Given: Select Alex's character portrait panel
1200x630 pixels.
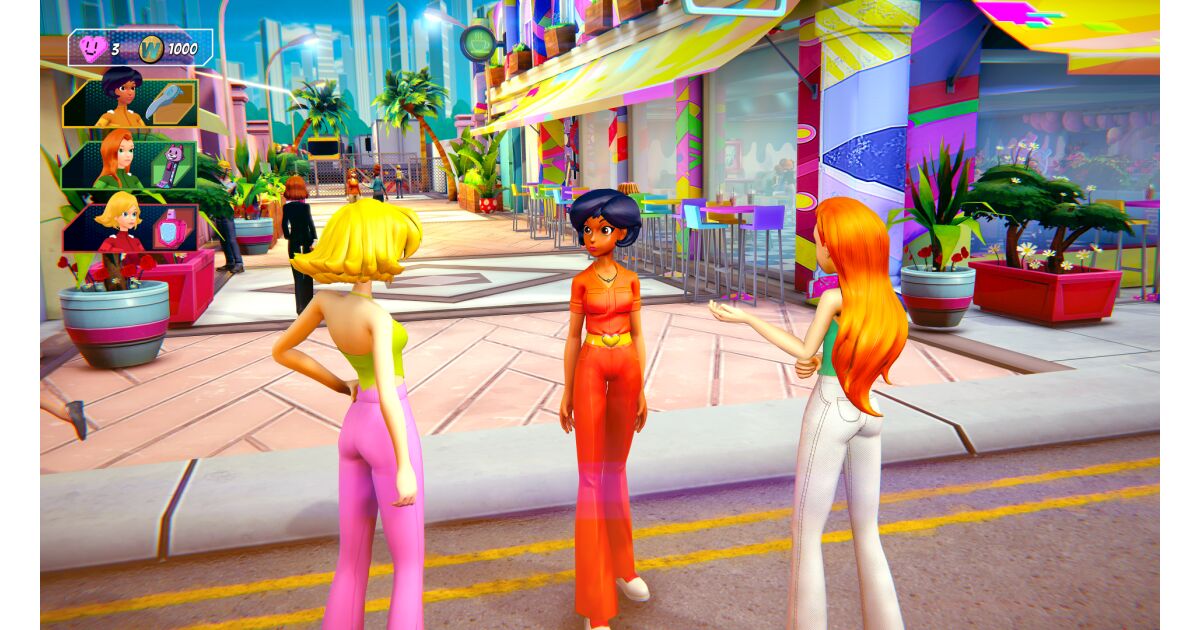Looking at the screenshot, I should click(120, 100).
